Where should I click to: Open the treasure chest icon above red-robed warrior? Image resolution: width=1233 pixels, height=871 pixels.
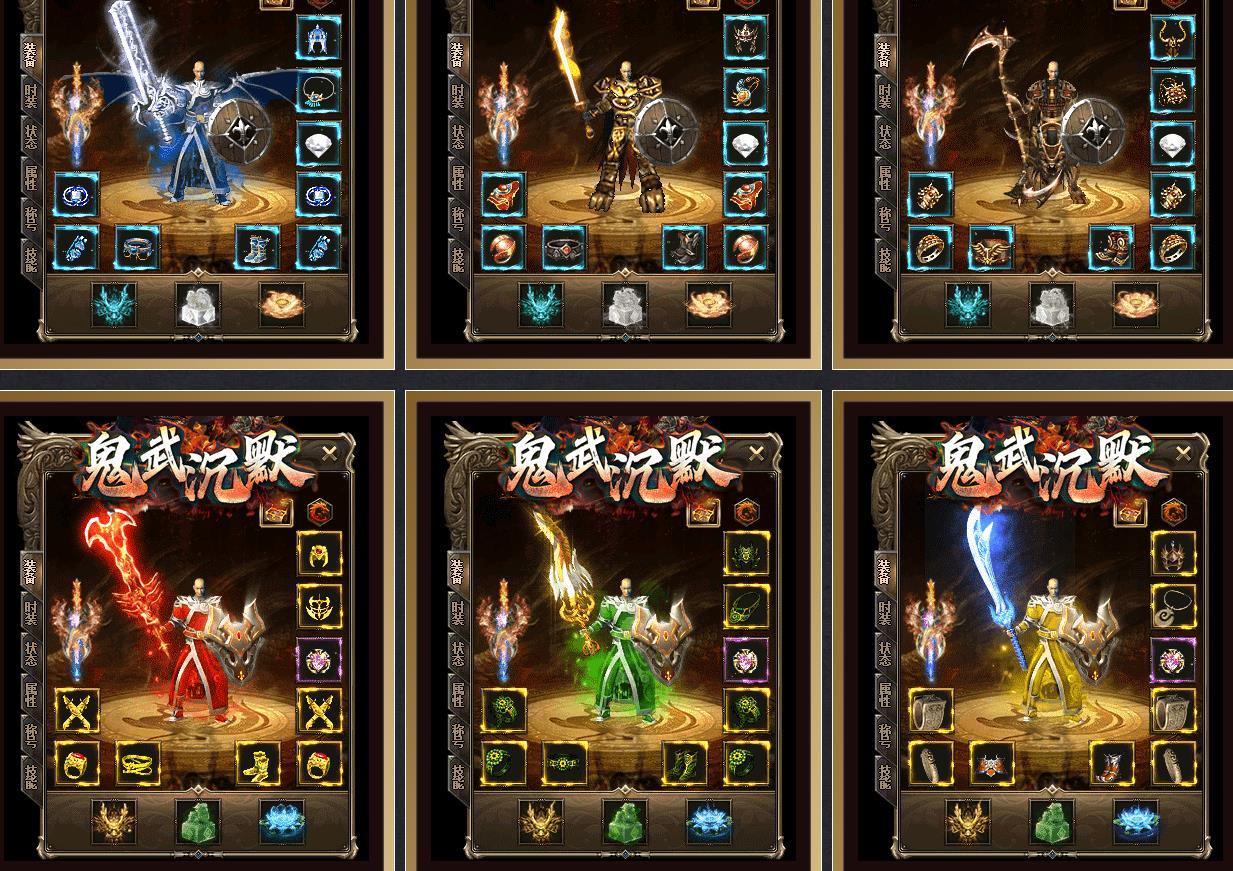[276, 513]
